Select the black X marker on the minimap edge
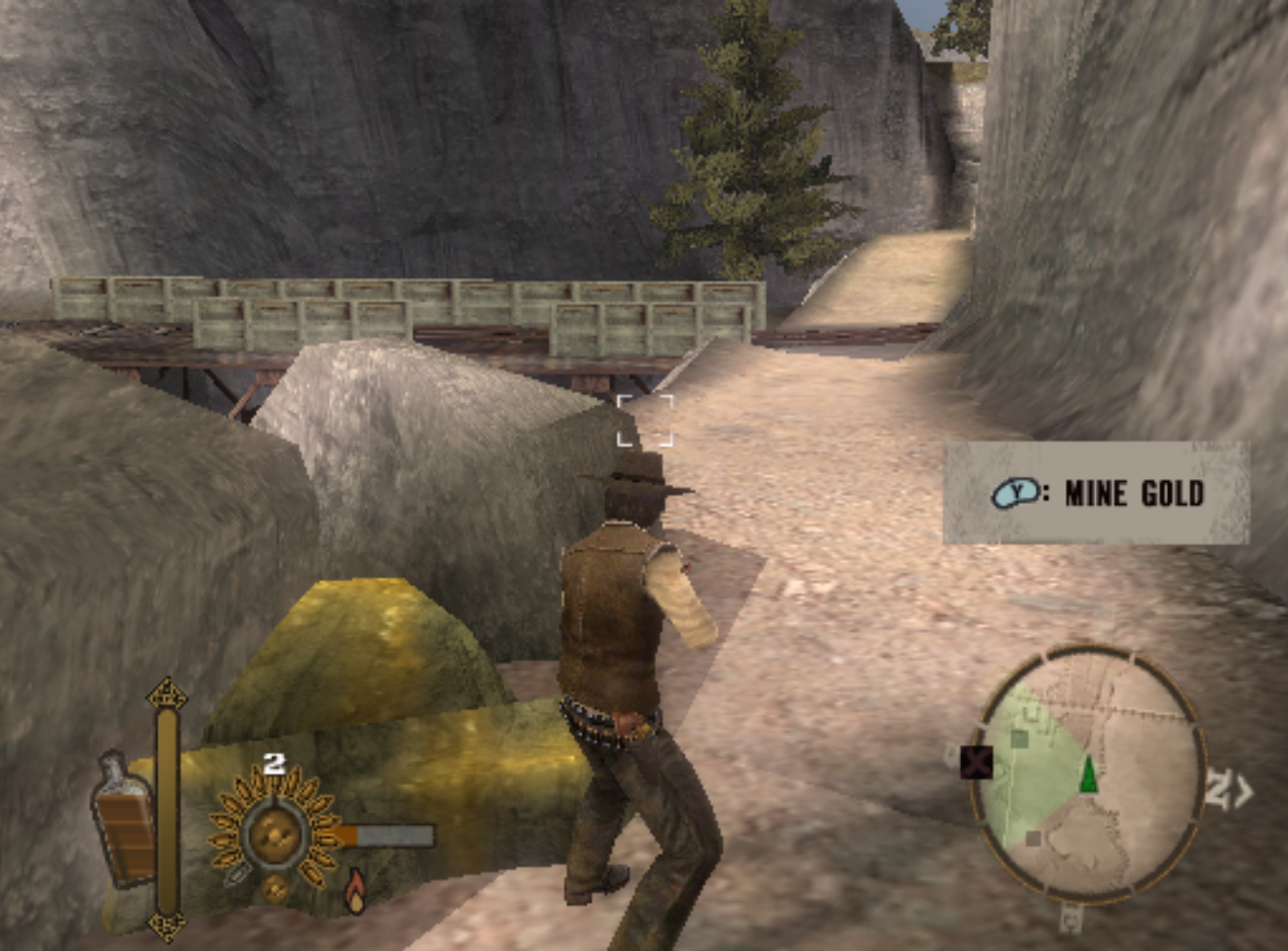 coord(977,761)
